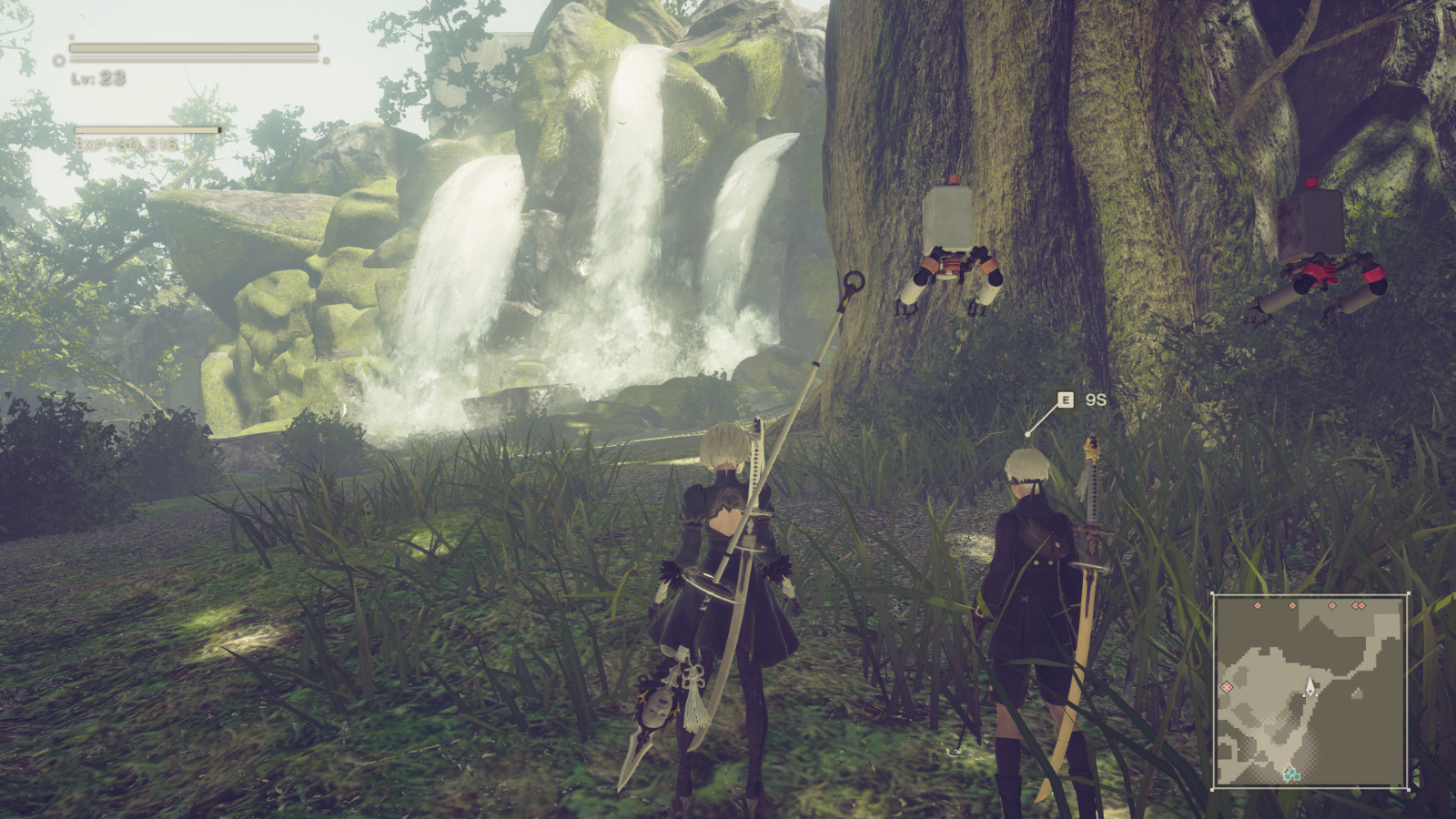Click the top-right corner bracket of the minimap frame

point(1408,593)
